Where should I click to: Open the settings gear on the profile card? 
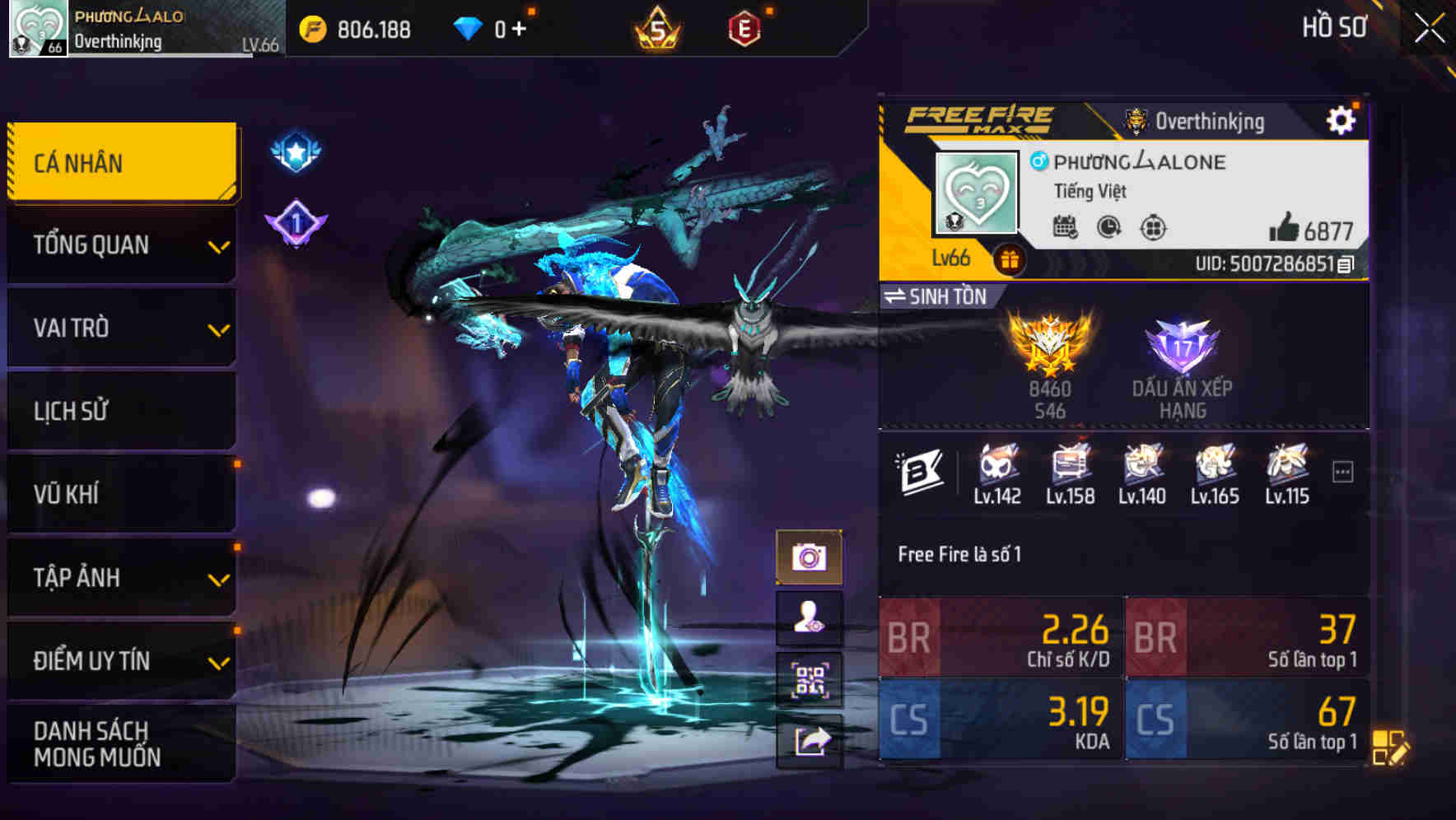tap(1342, 119)
